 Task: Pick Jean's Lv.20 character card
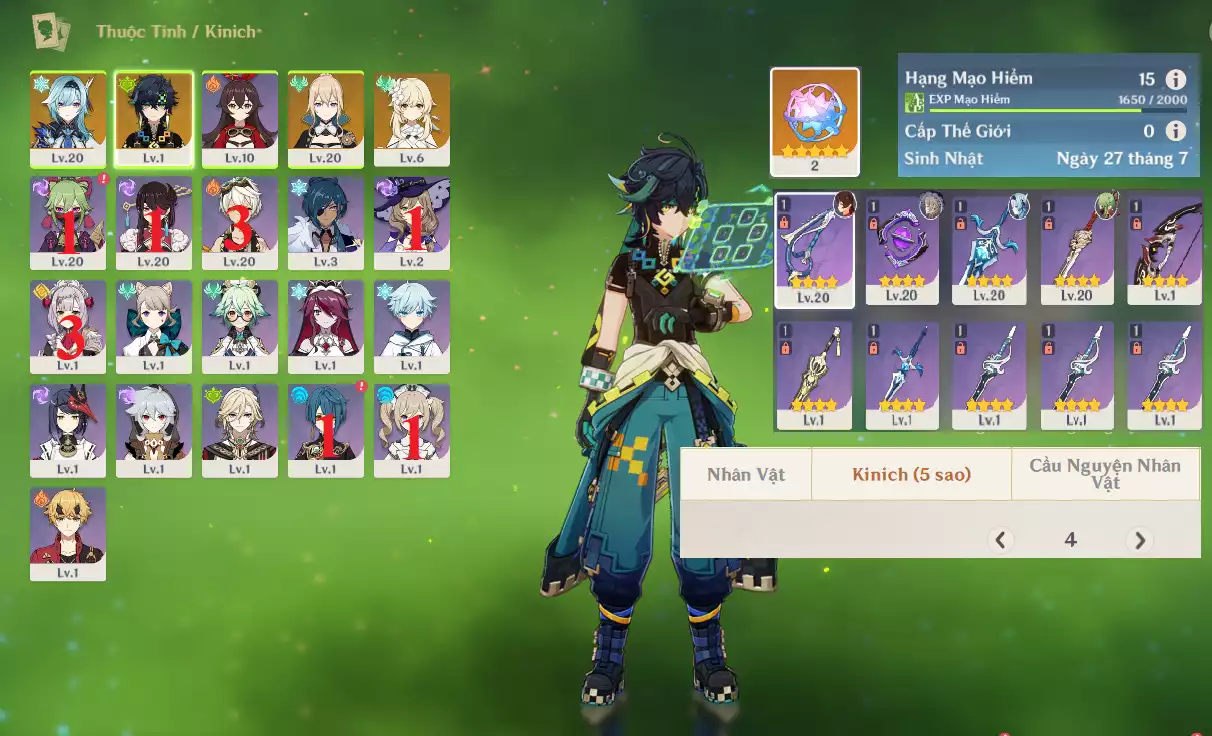326,118
